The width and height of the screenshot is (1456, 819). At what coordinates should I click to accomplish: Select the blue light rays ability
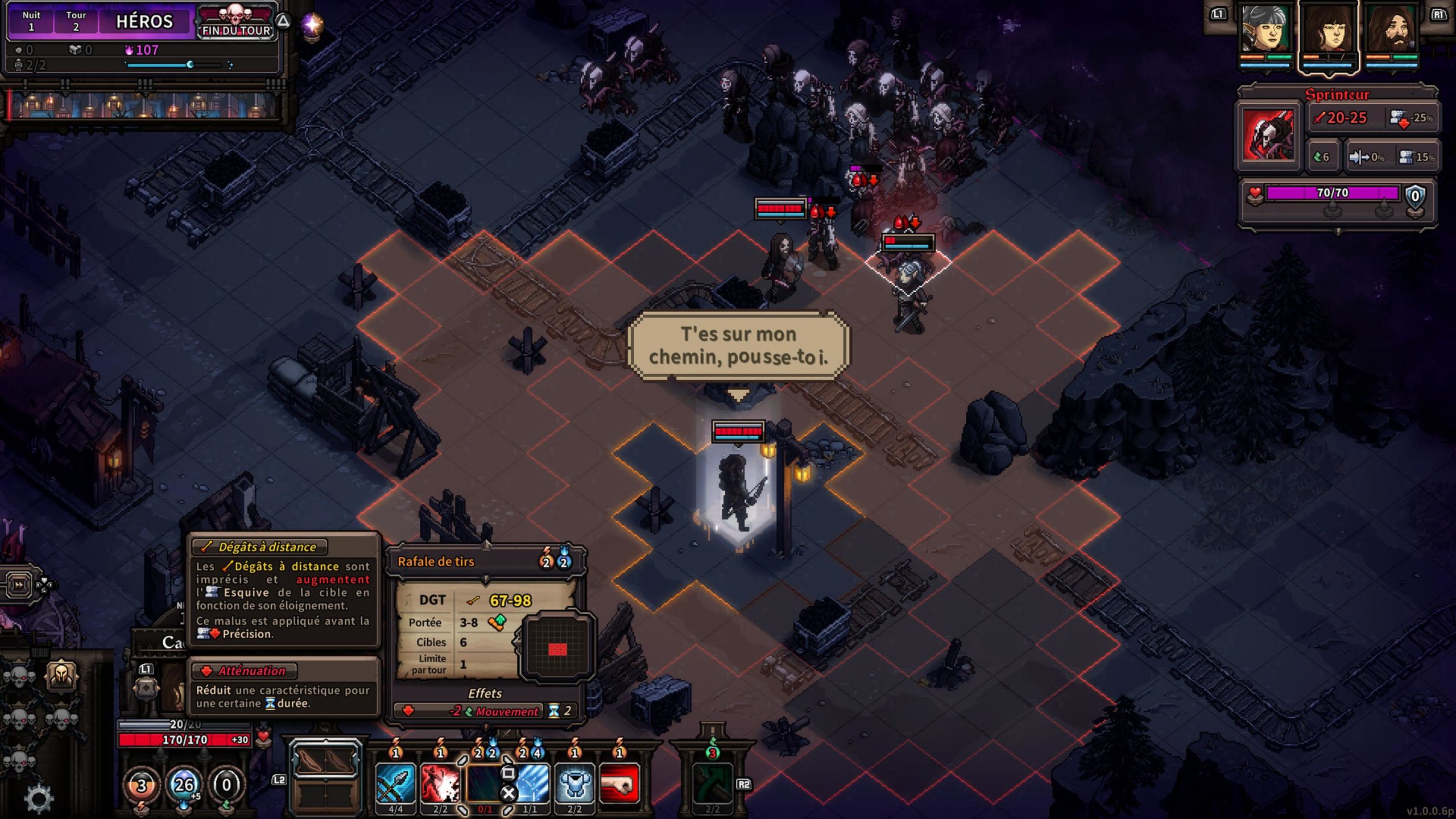click(530, 783)
